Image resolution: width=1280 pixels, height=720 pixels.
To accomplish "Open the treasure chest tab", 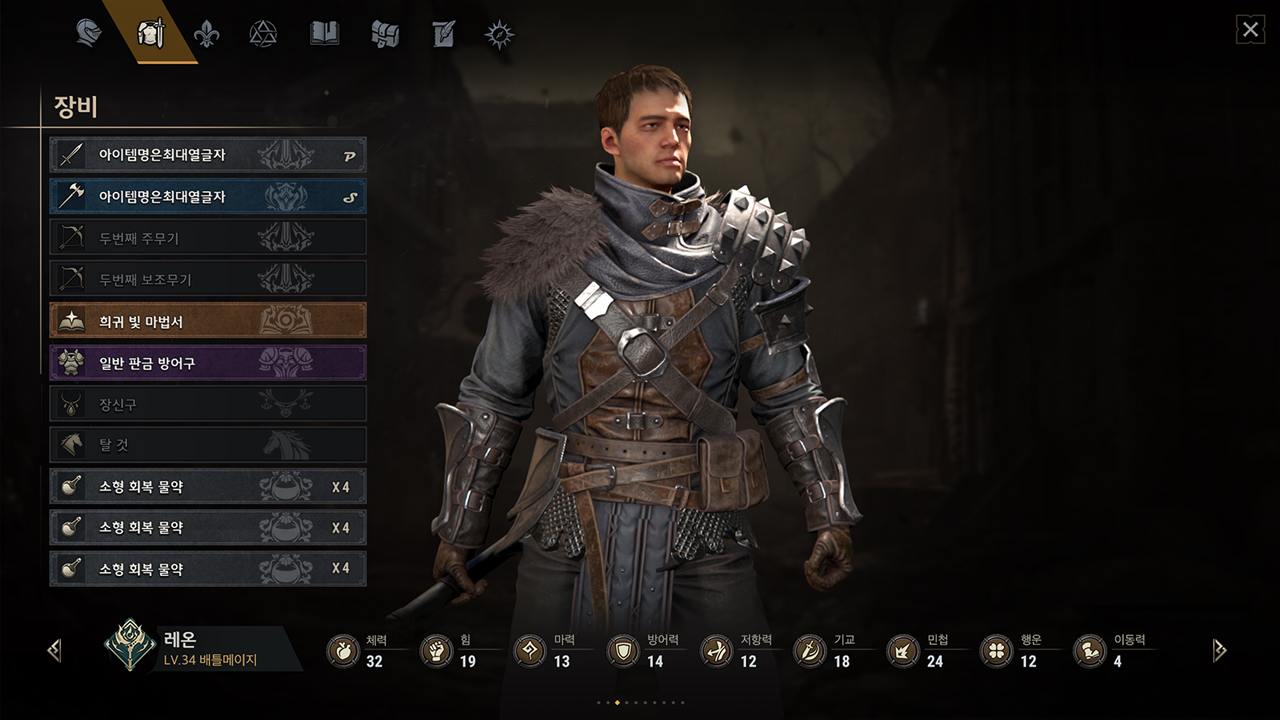I will (x=385, y=34).
